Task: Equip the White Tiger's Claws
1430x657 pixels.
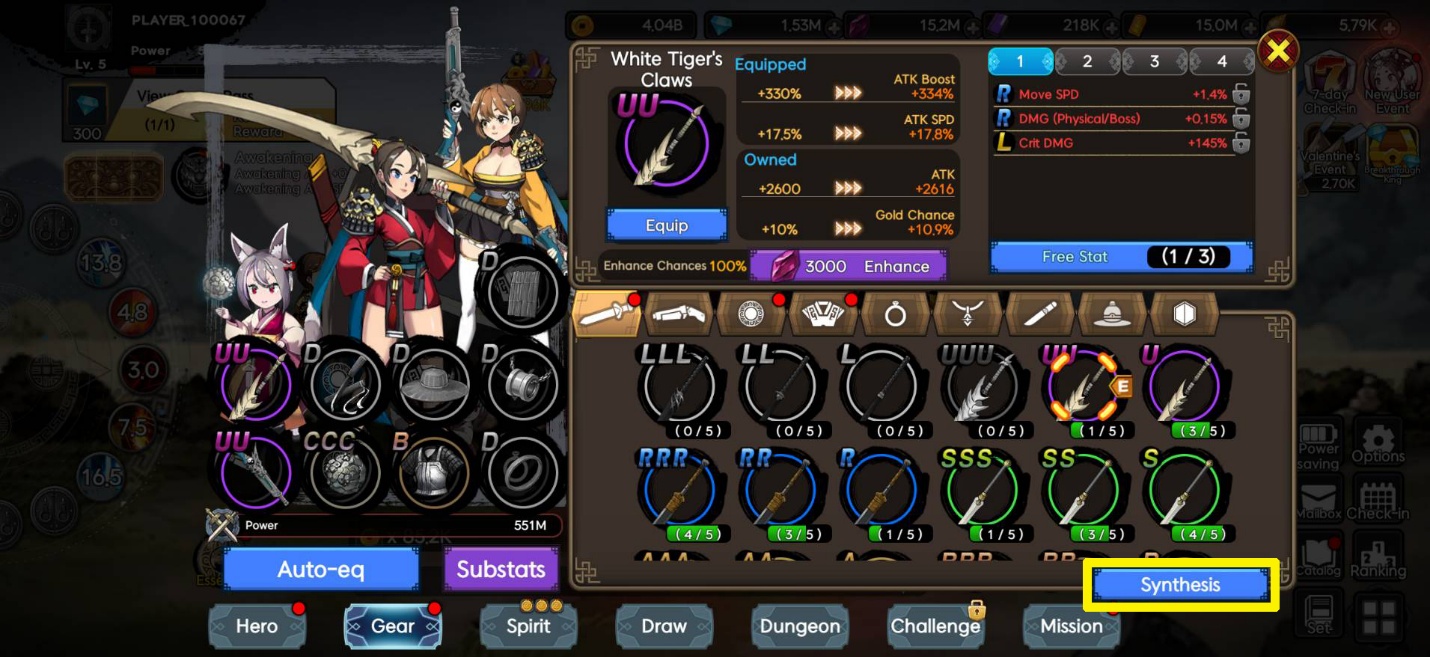Action: click(x=666, y=225)
